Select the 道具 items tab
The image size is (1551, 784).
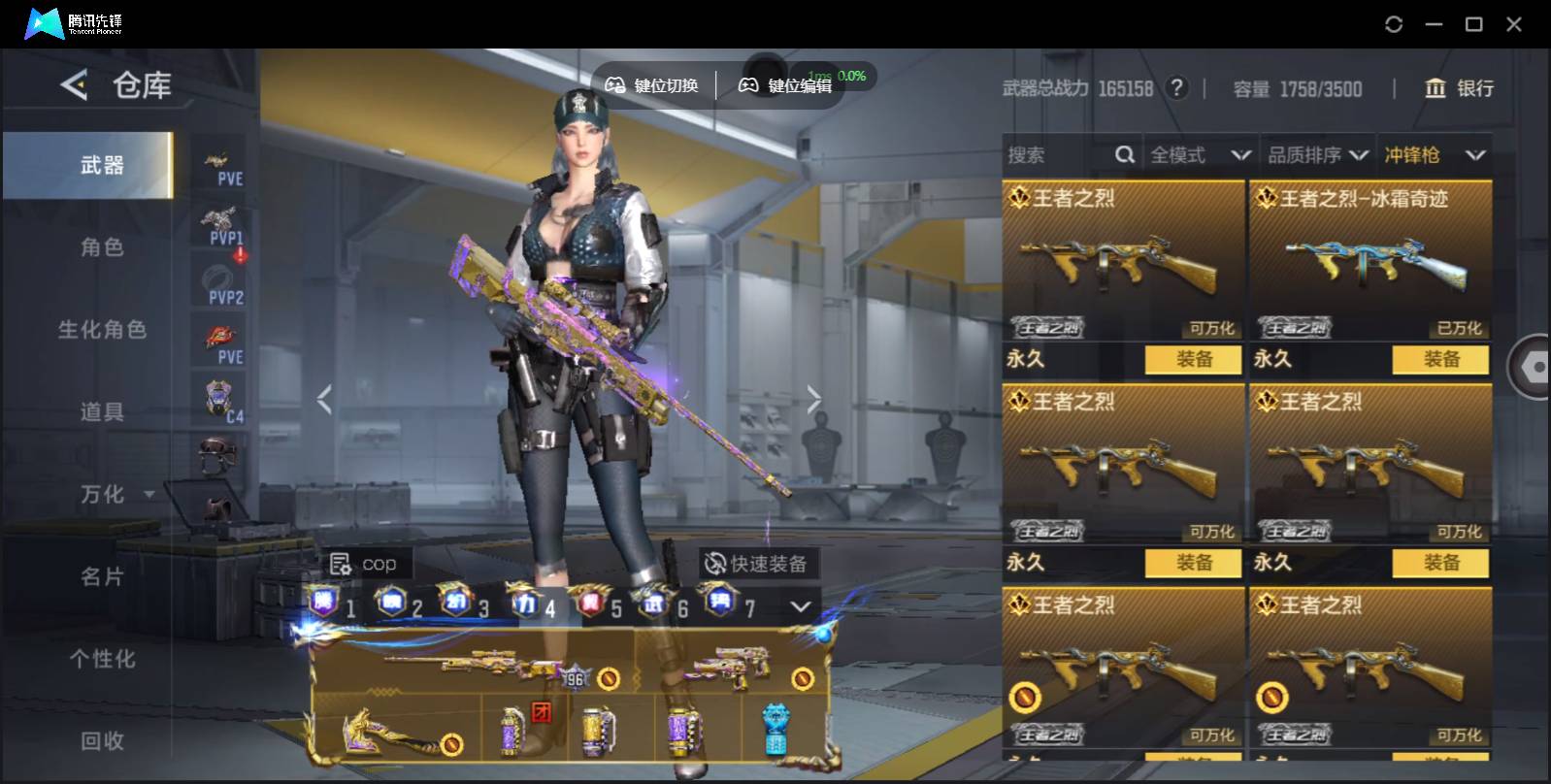[102, 412]
